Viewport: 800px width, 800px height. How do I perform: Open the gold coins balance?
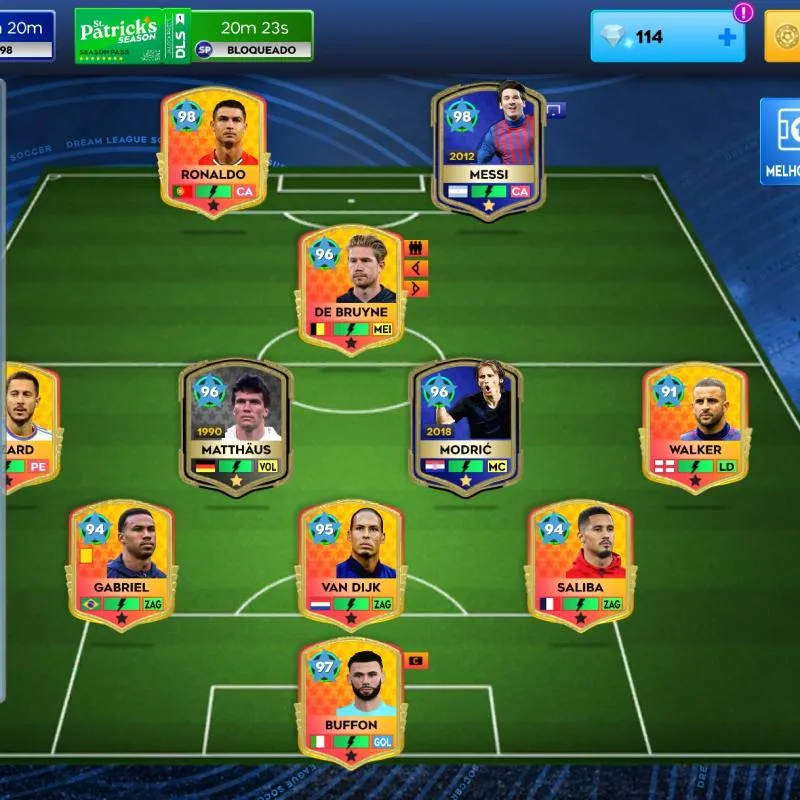(x=783, y=36)
